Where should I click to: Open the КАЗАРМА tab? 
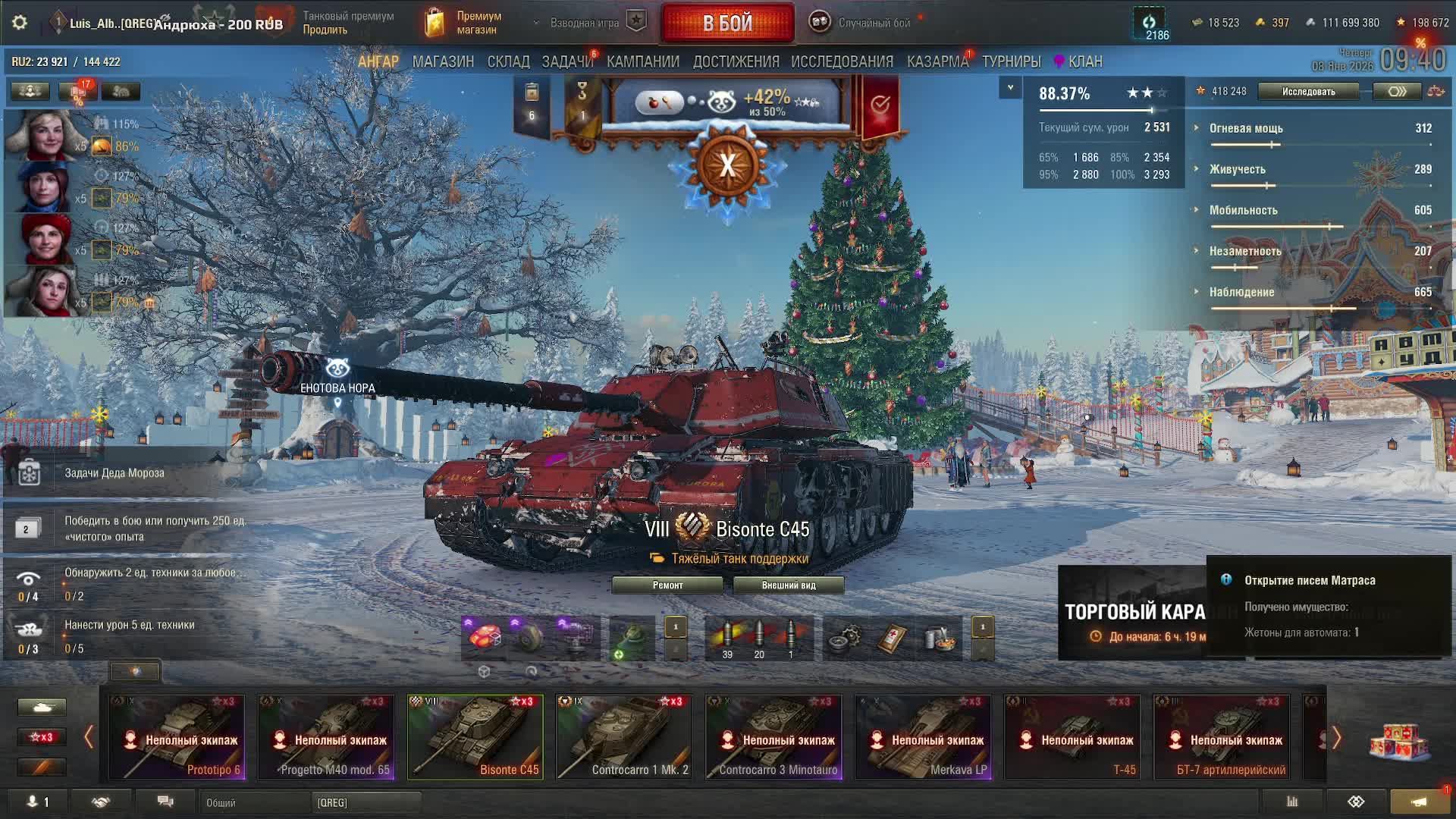(x=937, y=61)
